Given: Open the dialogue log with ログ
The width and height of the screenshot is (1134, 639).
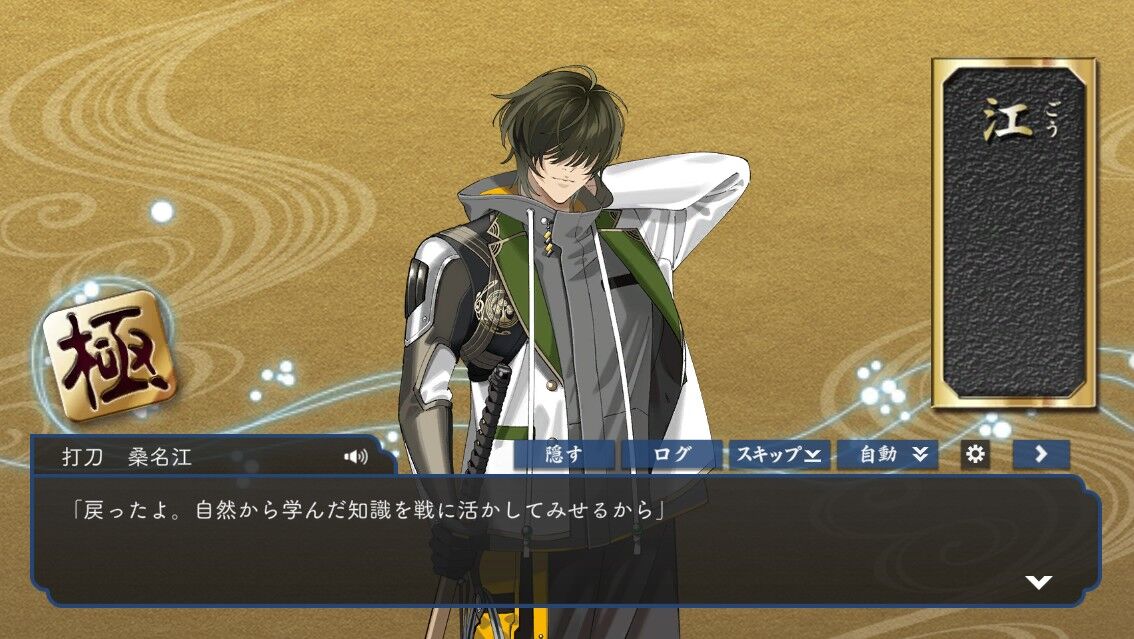Looking at the screenshot, I should click(x=671, y=455).
